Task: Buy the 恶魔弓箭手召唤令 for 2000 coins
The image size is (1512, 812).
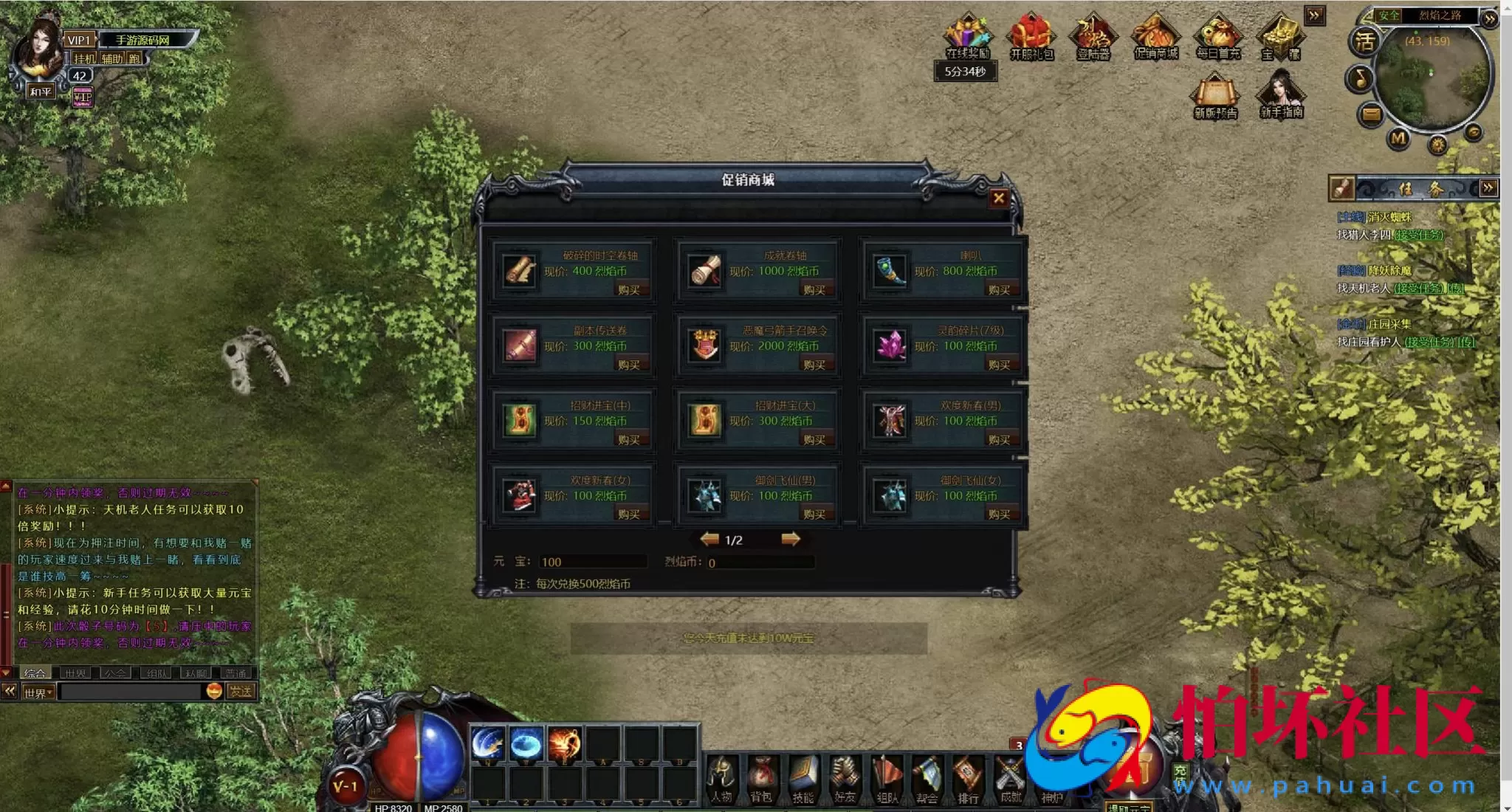Action: coord(814,365)
